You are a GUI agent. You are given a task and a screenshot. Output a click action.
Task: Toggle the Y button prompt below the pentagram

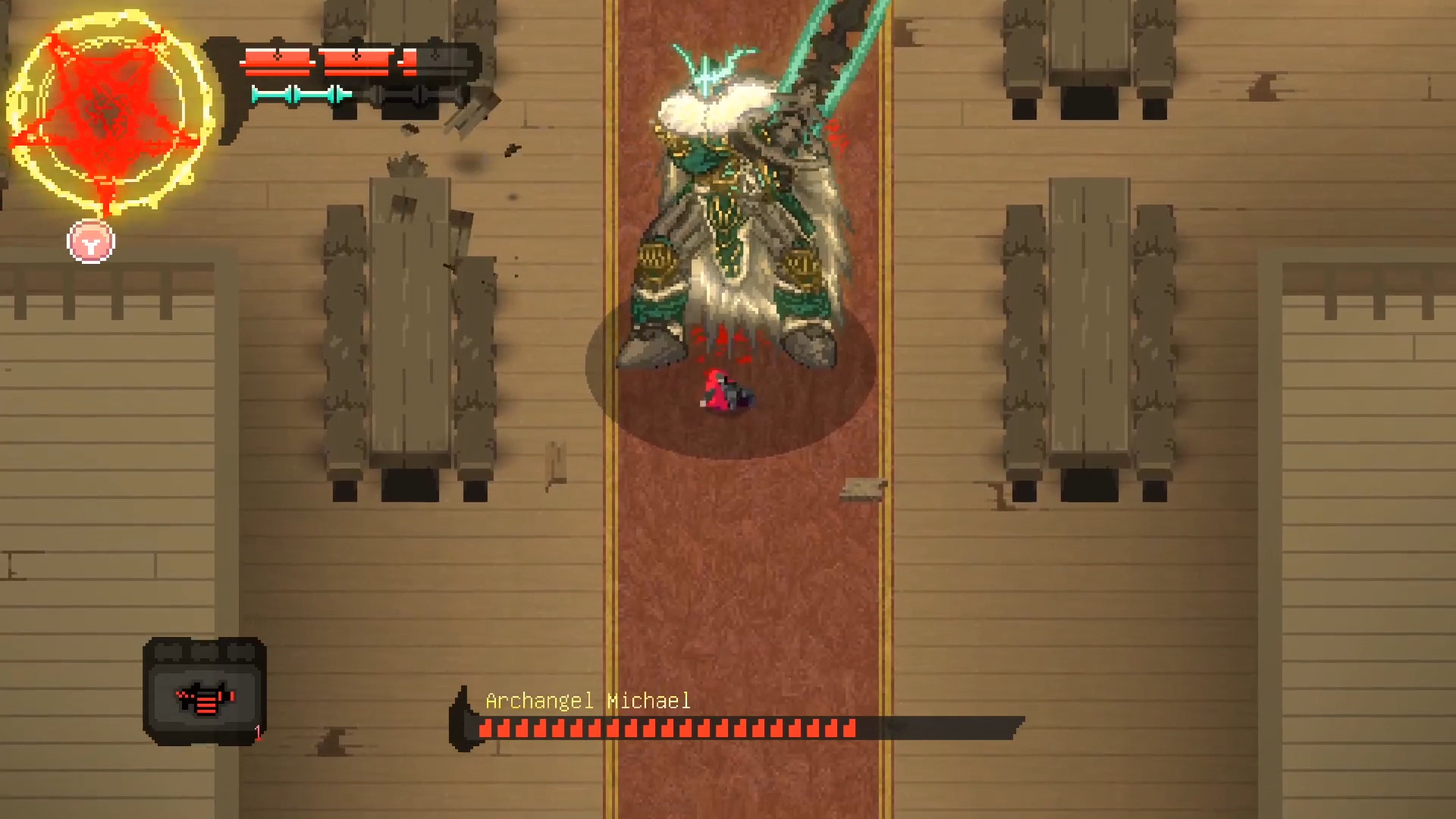tap(90, 241)
